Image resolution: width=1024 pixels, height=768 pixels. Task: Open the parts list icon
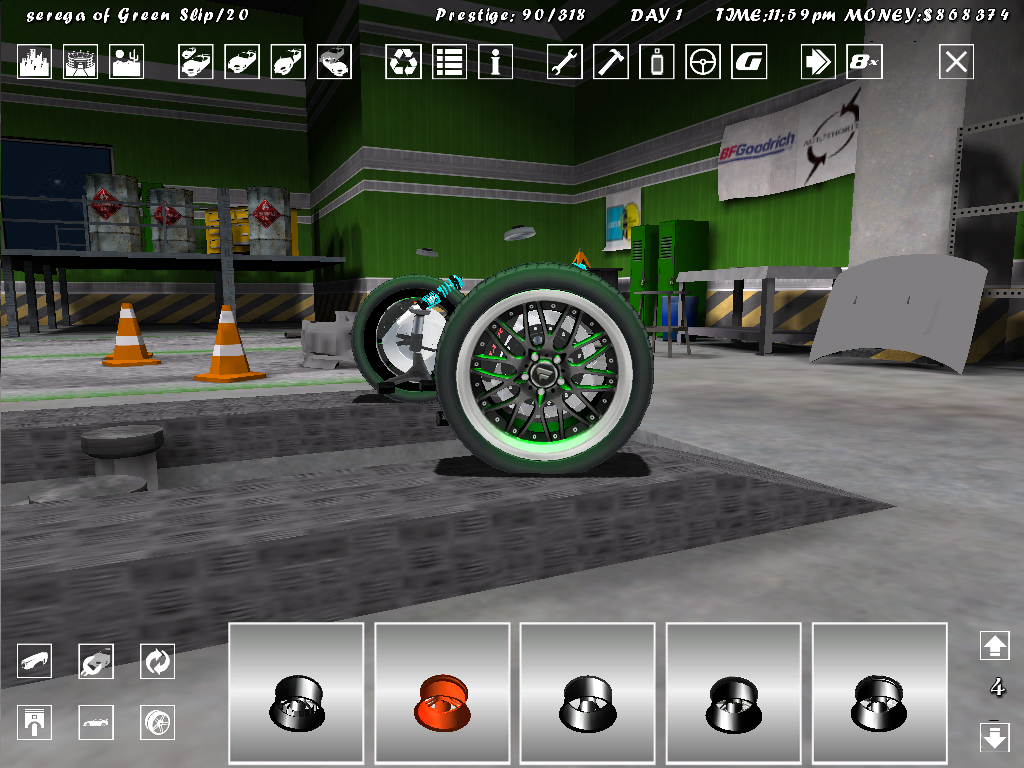[x=449, y=62]
